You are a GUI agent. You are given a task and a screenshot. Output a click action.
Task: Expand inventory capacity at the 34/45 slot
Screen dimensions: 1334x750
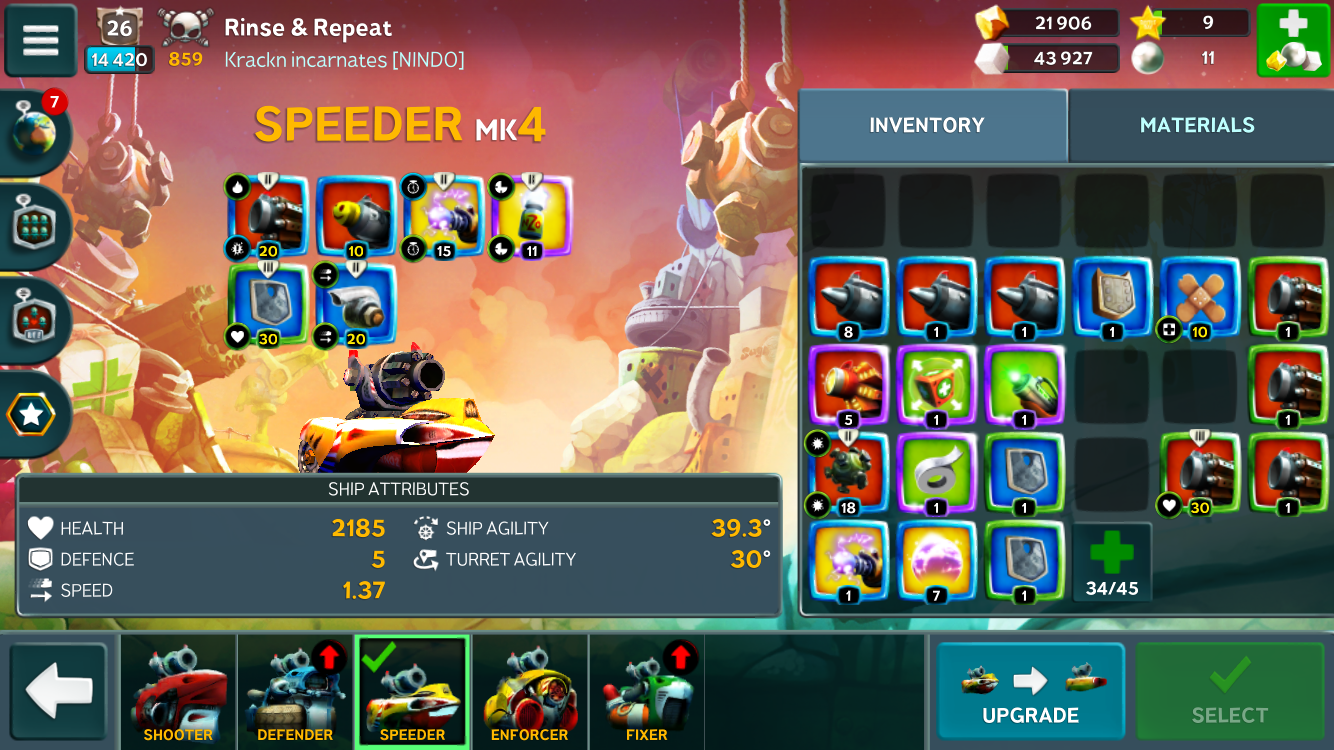point(1112,562)
